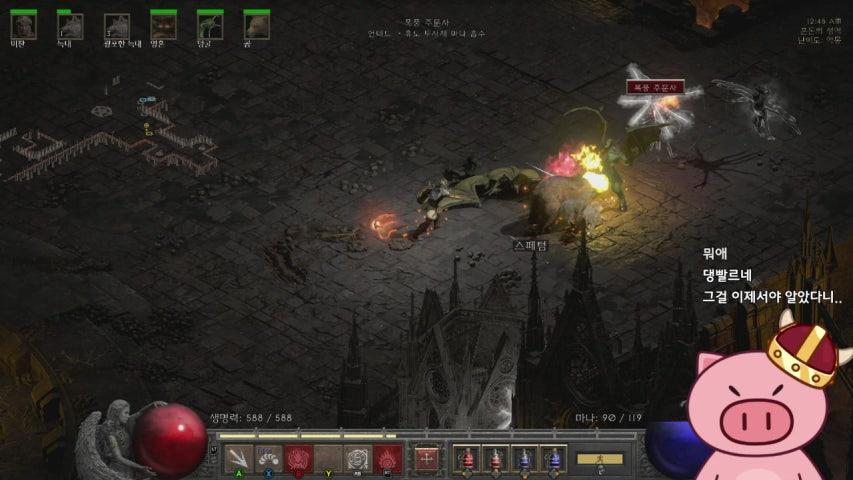Click the red cross button beside skills
This screenshot has height=480, width=853.
[427, 458]
